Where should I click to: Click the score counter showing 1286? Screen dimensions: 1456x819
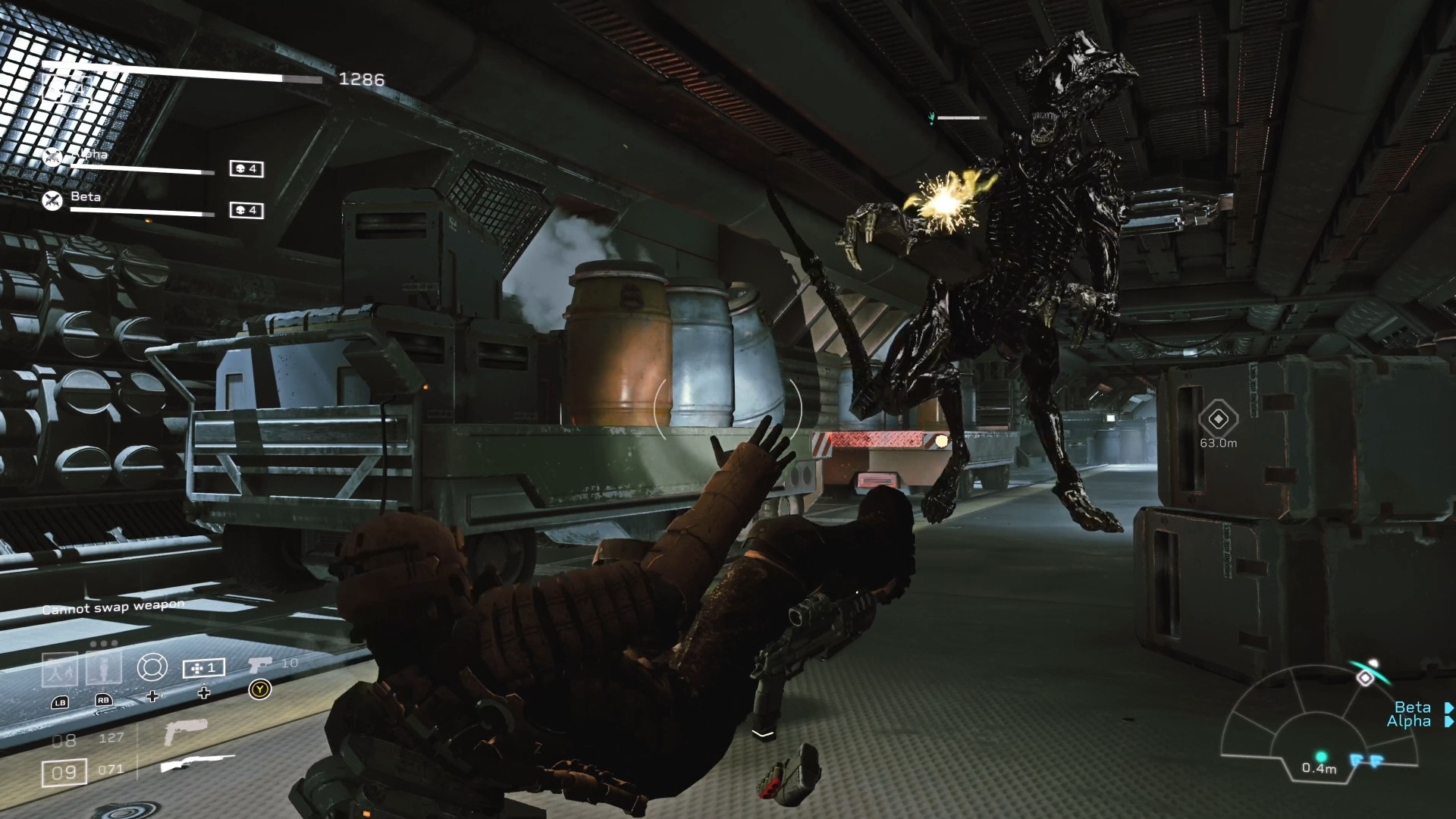tap(361, 80)
